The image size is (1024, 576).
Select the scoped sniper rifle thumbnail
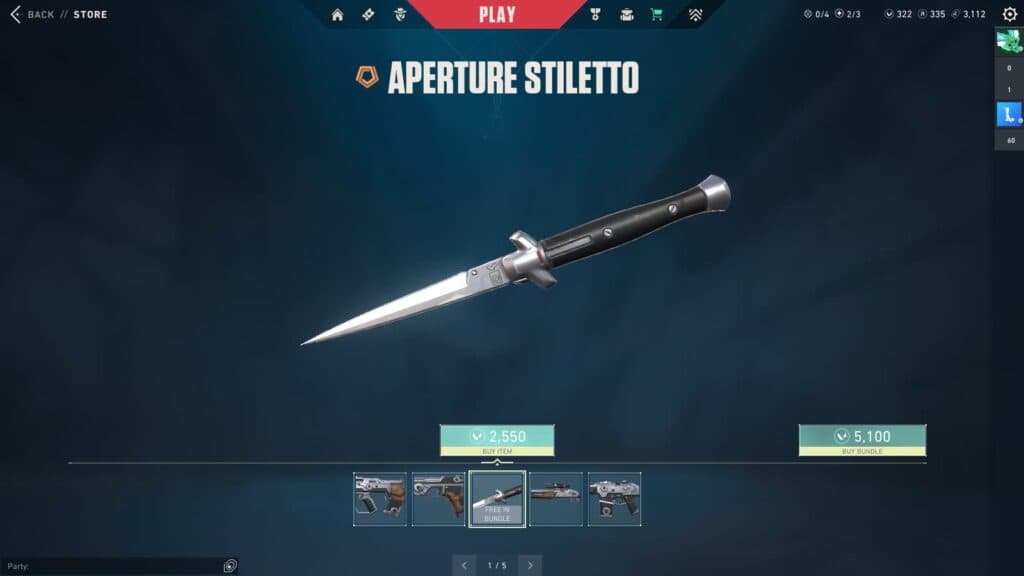pyautogui.click(x=556, y=499)
